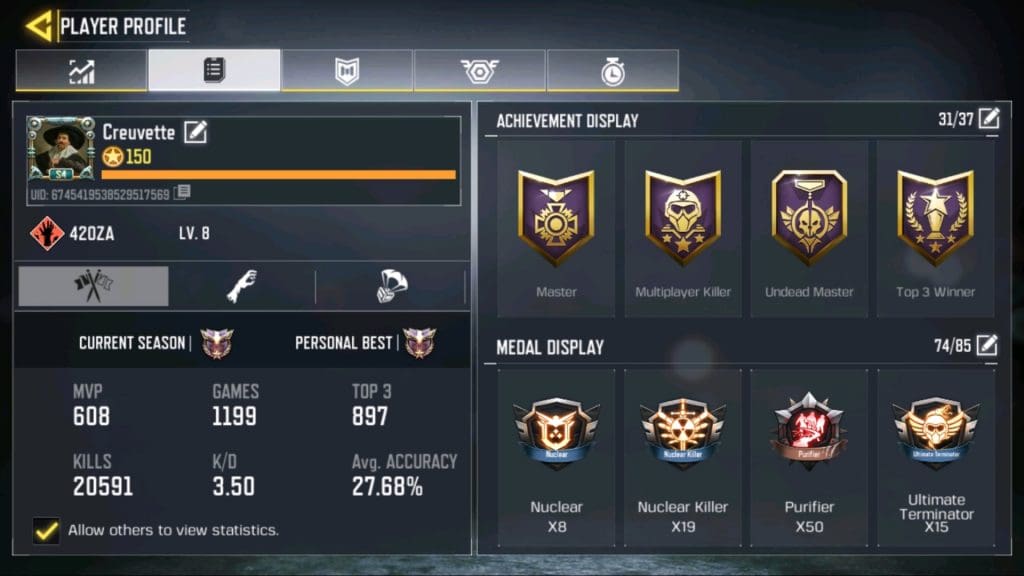Show the zombie arm stats tab
This screenshot has width=1024, height=576.
tap(241, 287)
